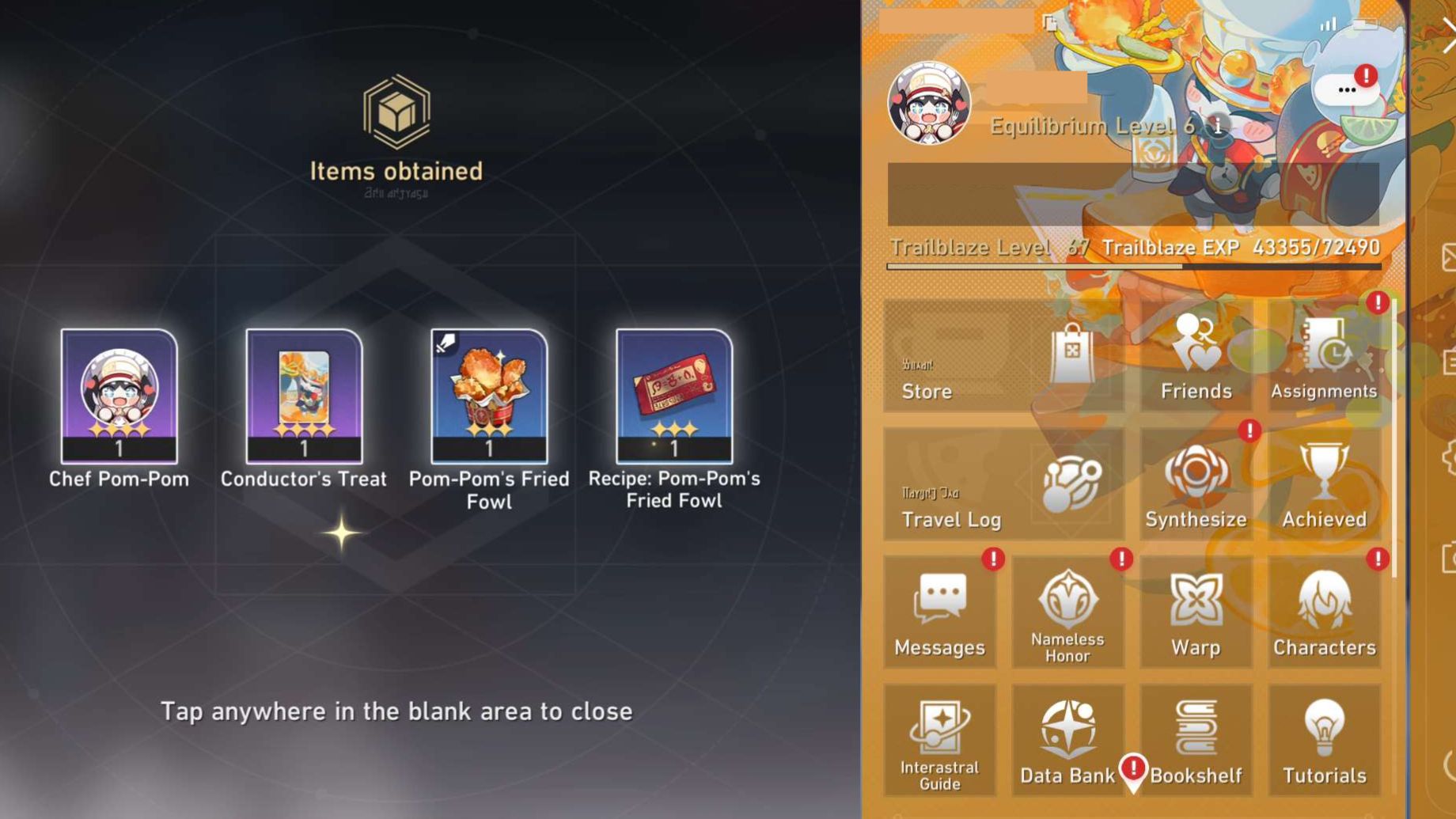Select the Recipe: Pom-Pom's Fried Fowl item
This screenshot has width=1456, height=819.
(x=673, y=396)
